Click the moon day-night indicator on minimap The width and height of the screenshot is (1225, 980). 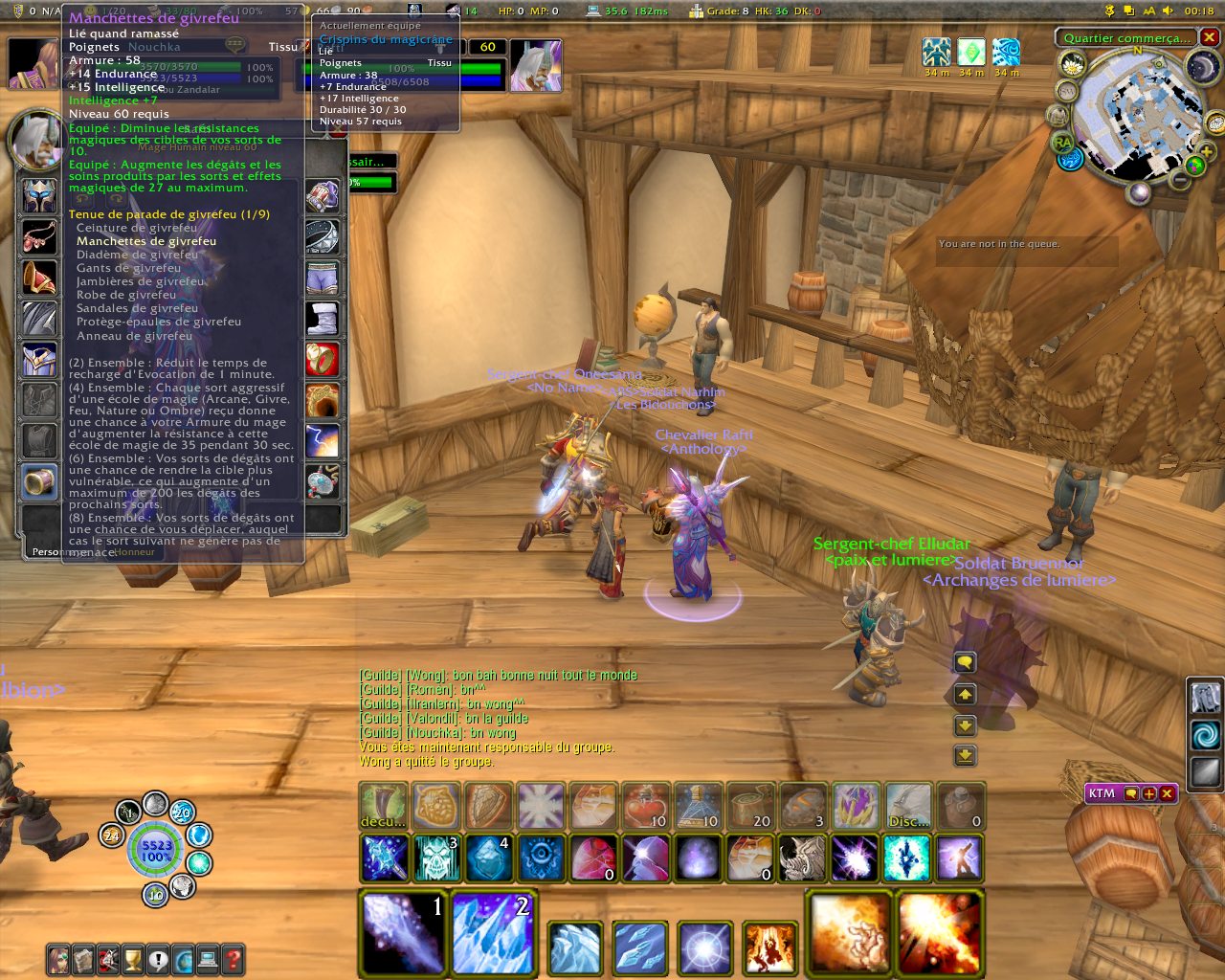1202,67
